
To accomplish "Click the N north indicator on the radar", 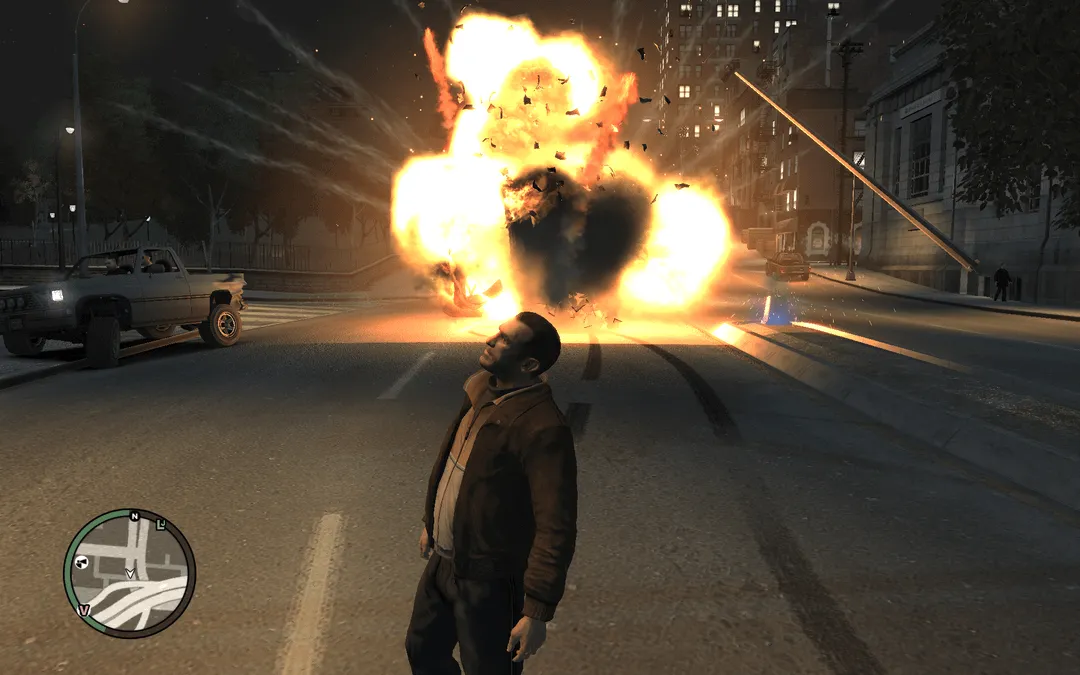I will [x=133, y=517].
